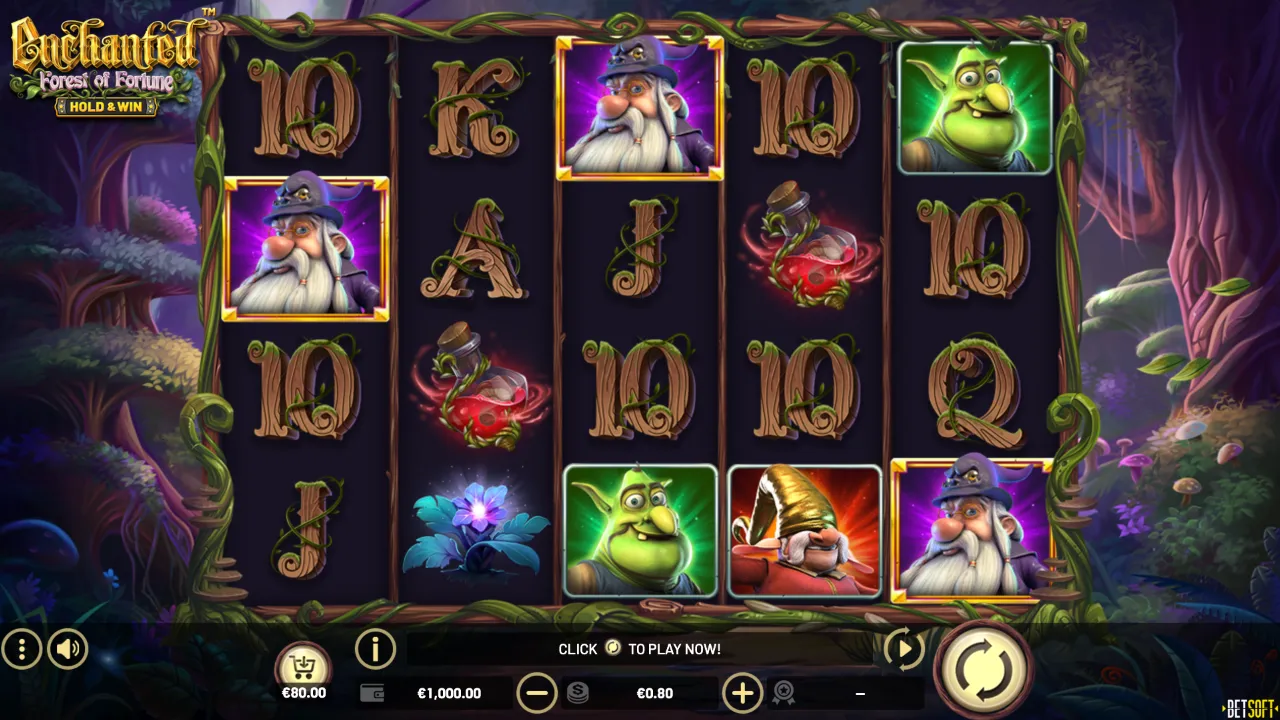
Task: Increase the bet with the plus control
Action: (x=742, y=693)
